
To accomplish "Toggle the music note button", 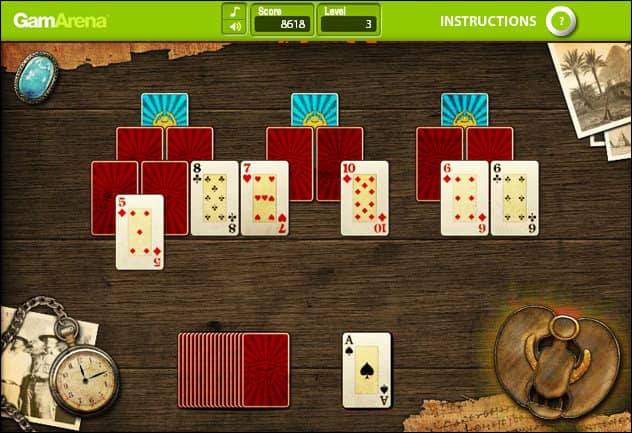I will (x=234, y=11).
